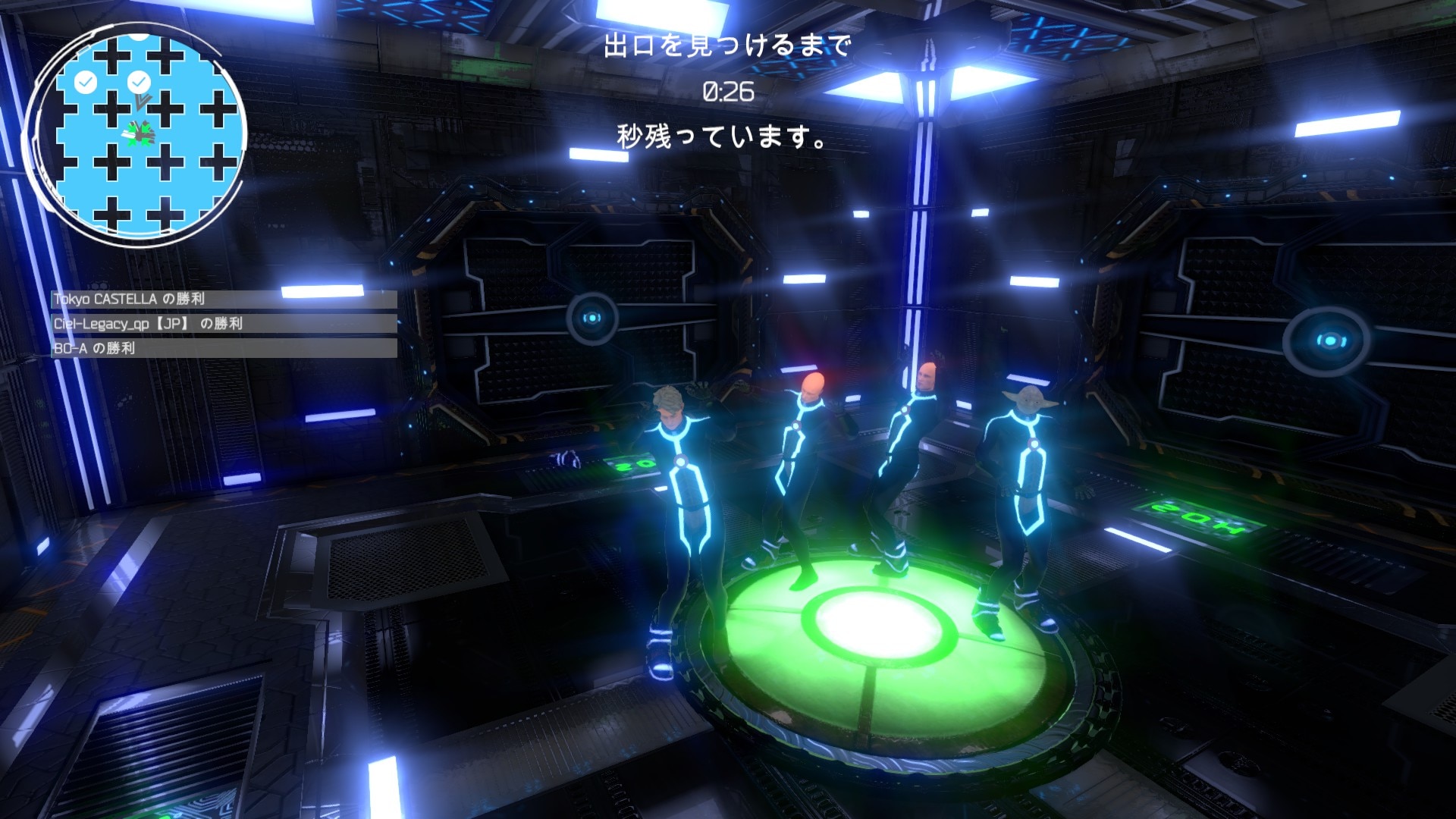Select the Tokyo CASTELLA victory feed row
The image size is (1456, 819).
pyautogui.click(x=224, y=300)
